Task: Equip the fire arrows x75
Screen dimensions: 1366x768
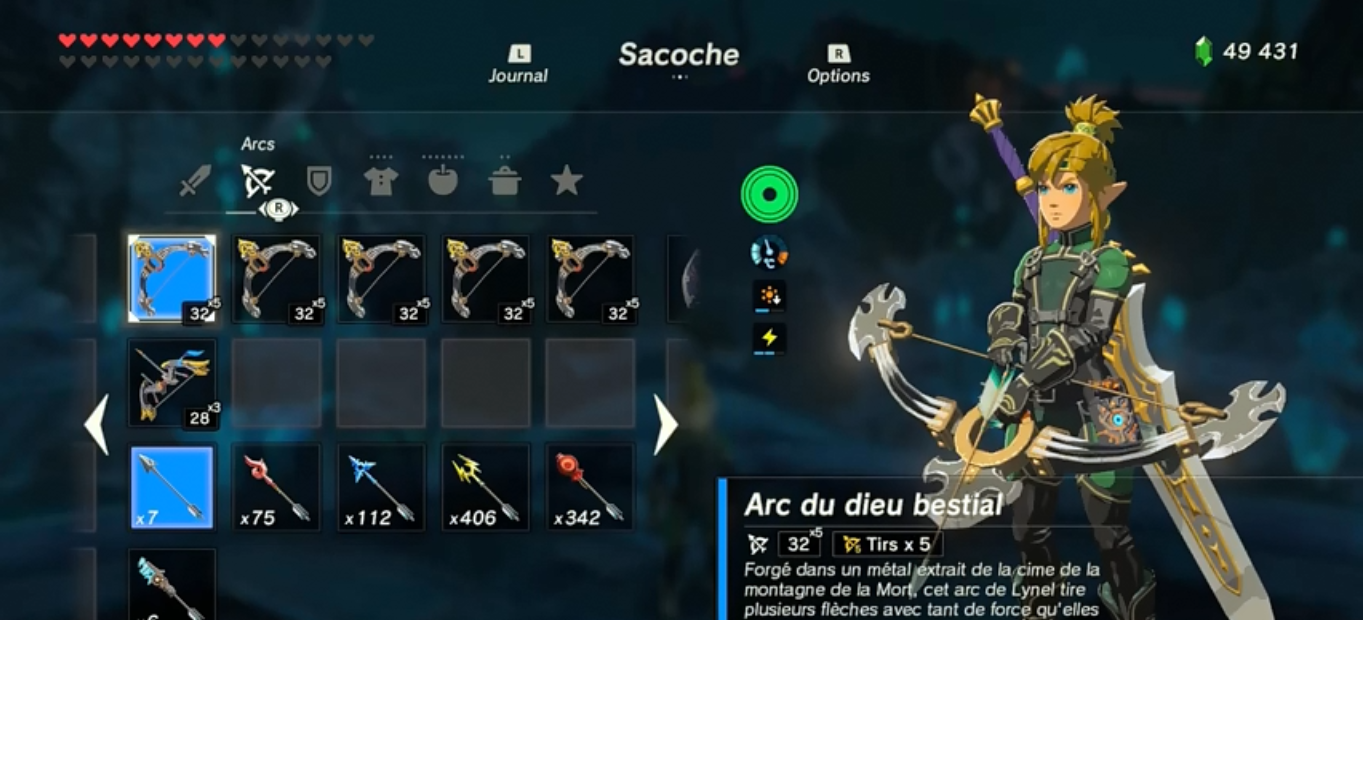Action: pyautogui.click(x=277, y=488)
